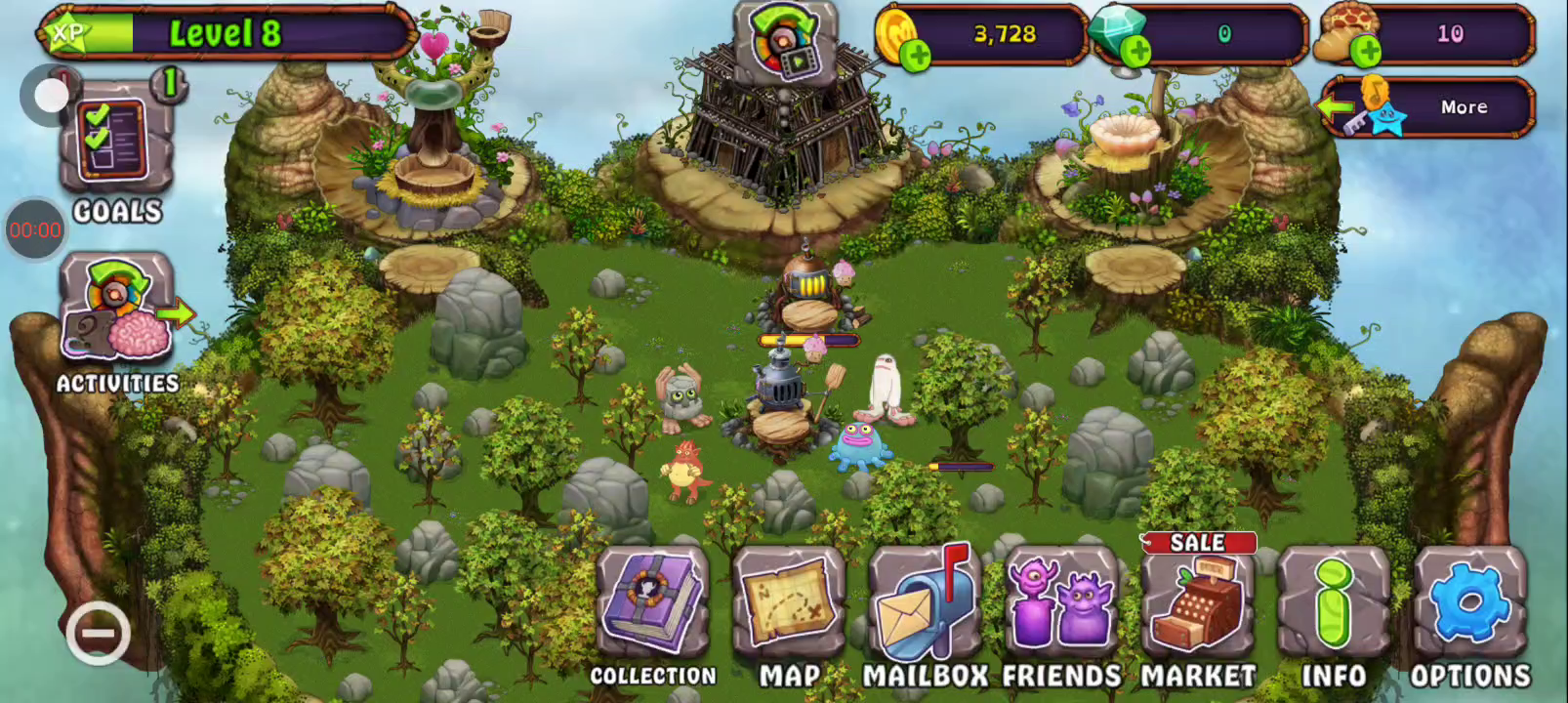Tap the screen recorder white dot
The height and width of the screenshot is (703, 1568).
click(x=47, y=96)
